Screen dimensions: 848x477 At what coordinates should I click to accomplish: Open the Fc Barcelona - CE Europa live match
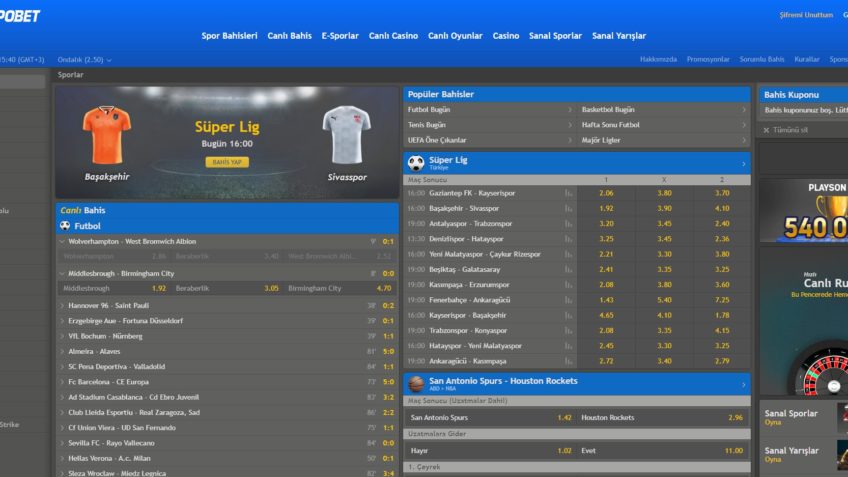pos(106,382)
